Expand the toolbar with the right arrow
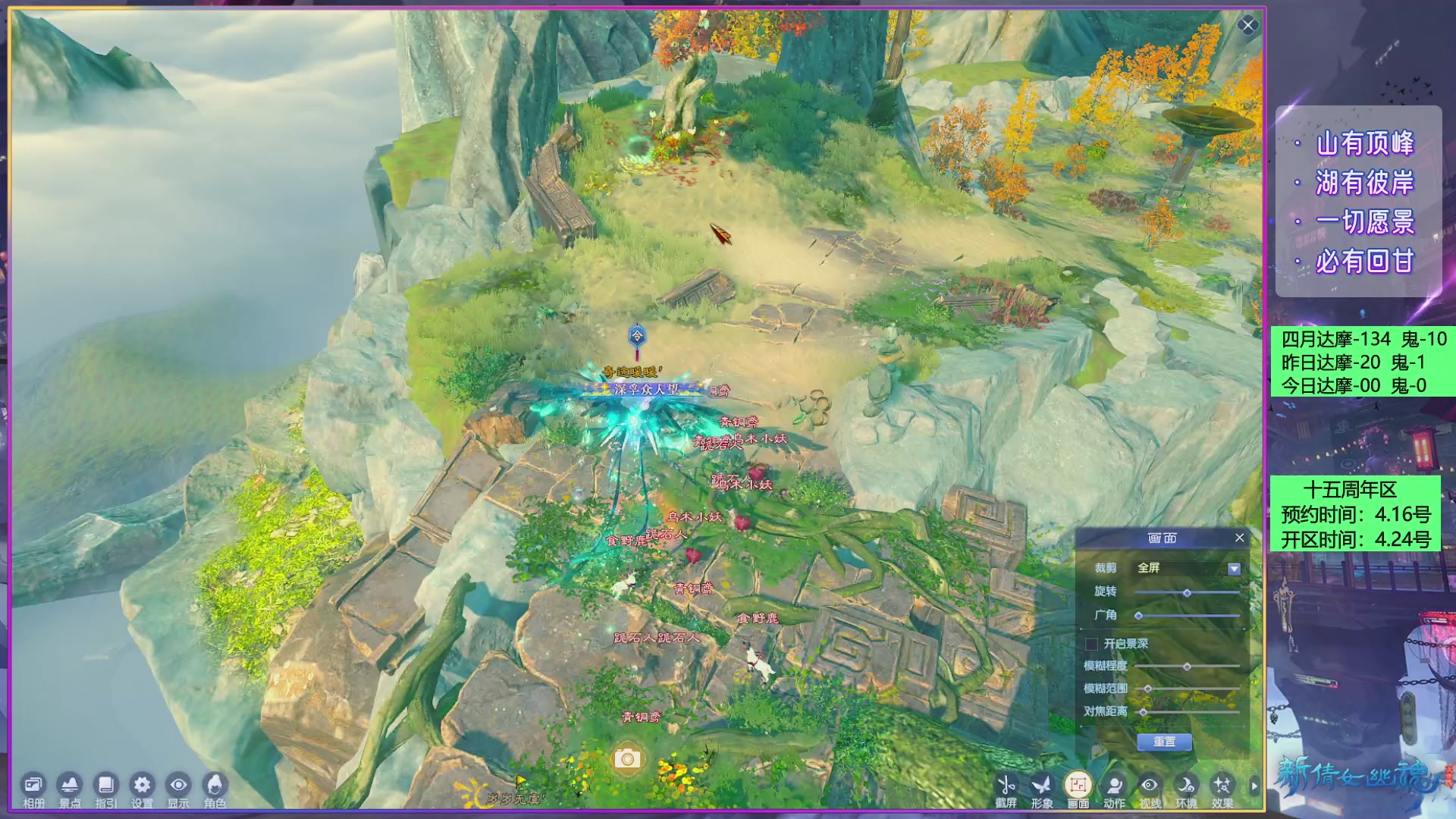Screen dimensions: 1456x819 (1254, 786)
